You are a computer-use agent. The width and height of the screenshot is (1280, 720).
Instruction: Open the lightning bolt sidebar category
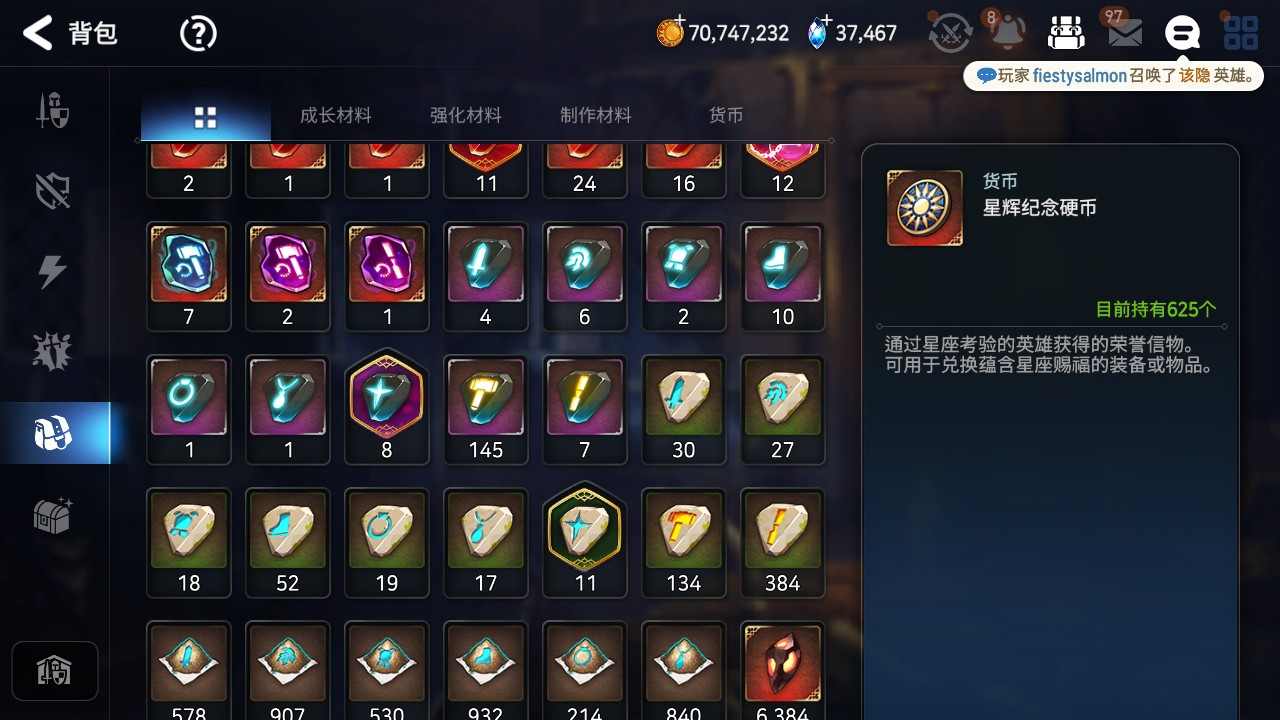(52, 272)
